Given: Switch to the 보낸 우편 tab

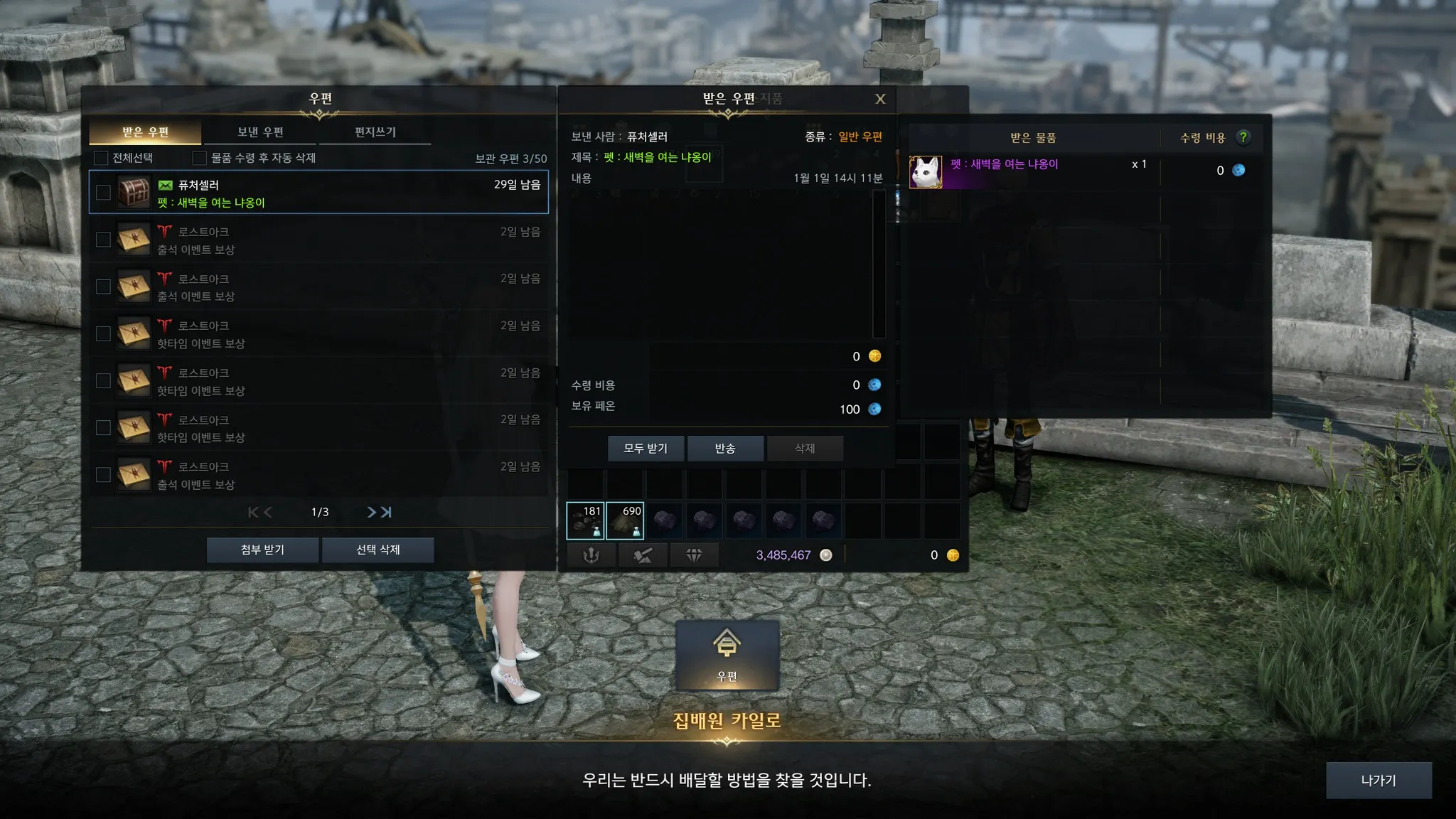Looking at the screenshot, I should click(x=260, y=132).
